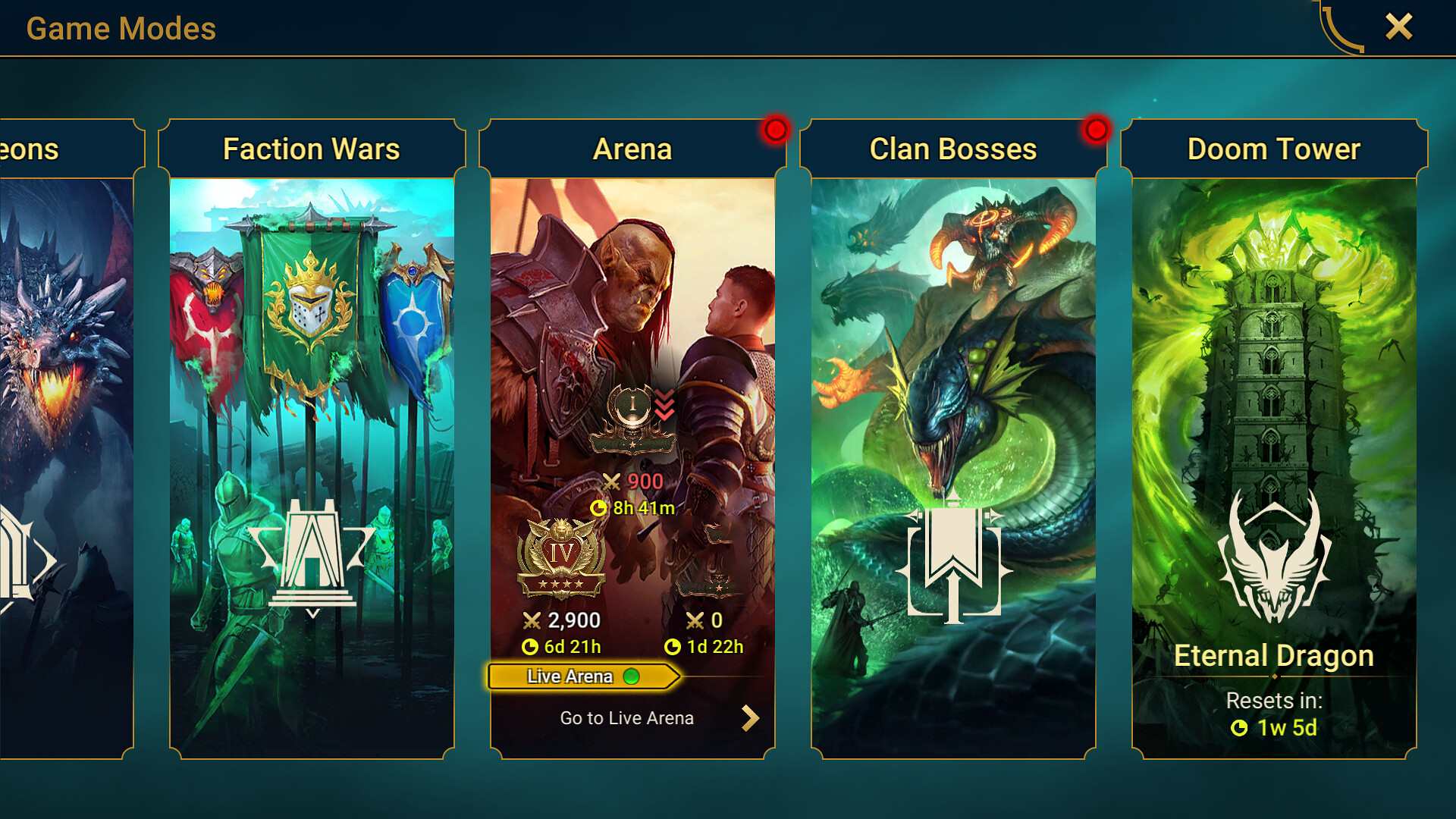This screenshot has height=819, width=1456.
Task: Select the Doom Tower tab header
Action: [1273, 149]
